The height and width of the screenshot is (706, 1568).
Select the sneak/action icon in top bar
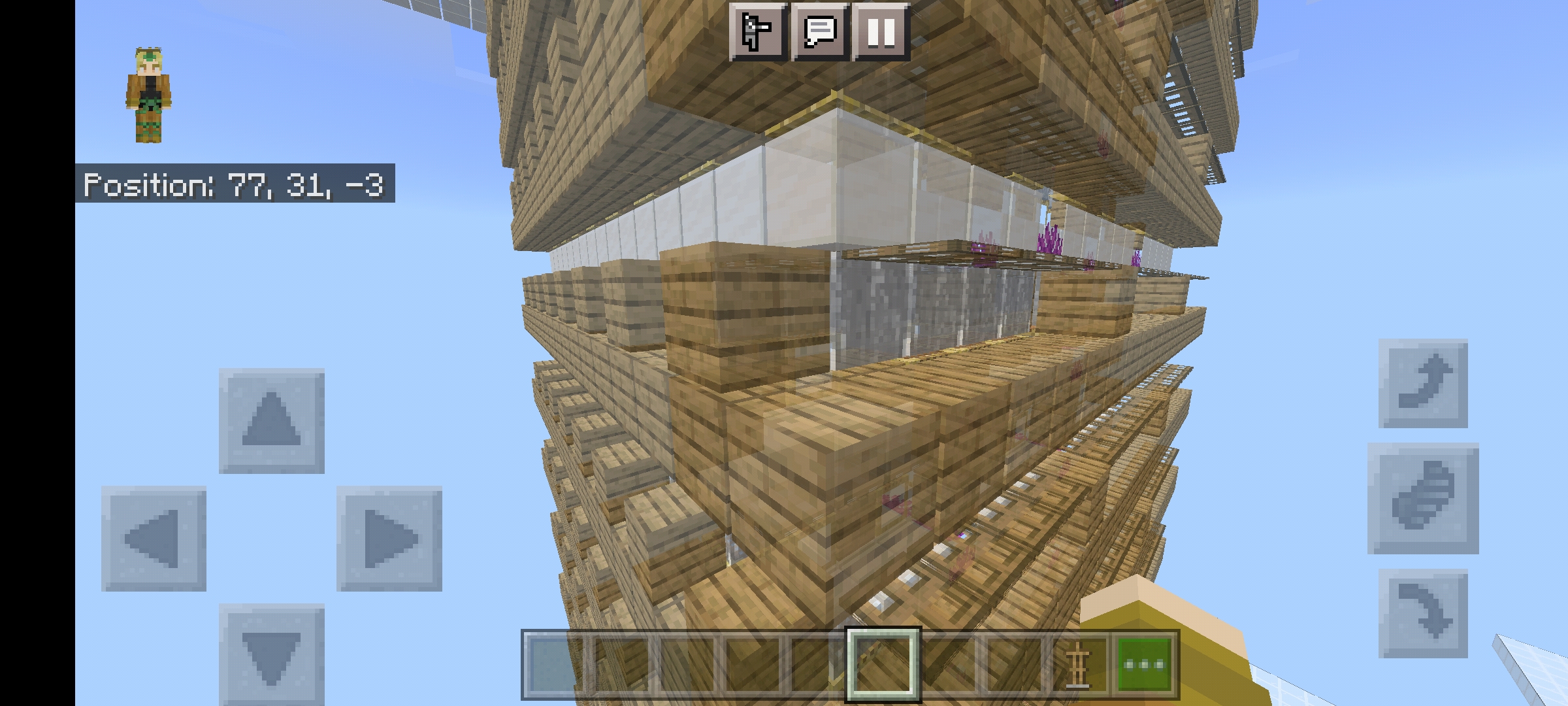click(x=759, y=31)
